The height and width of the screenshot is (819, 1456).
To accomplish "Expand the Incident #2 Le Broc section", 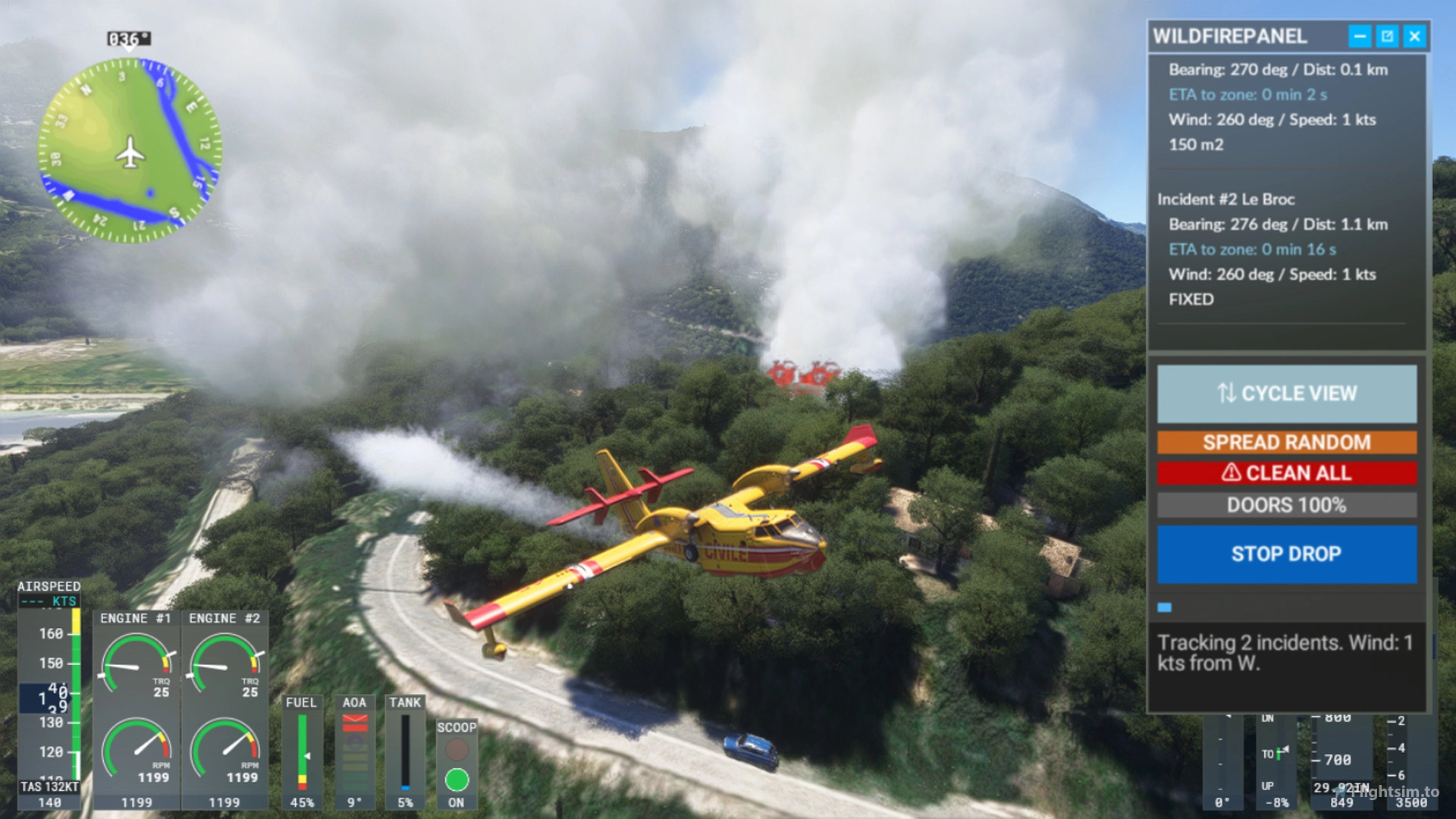I will (1226, 199).
